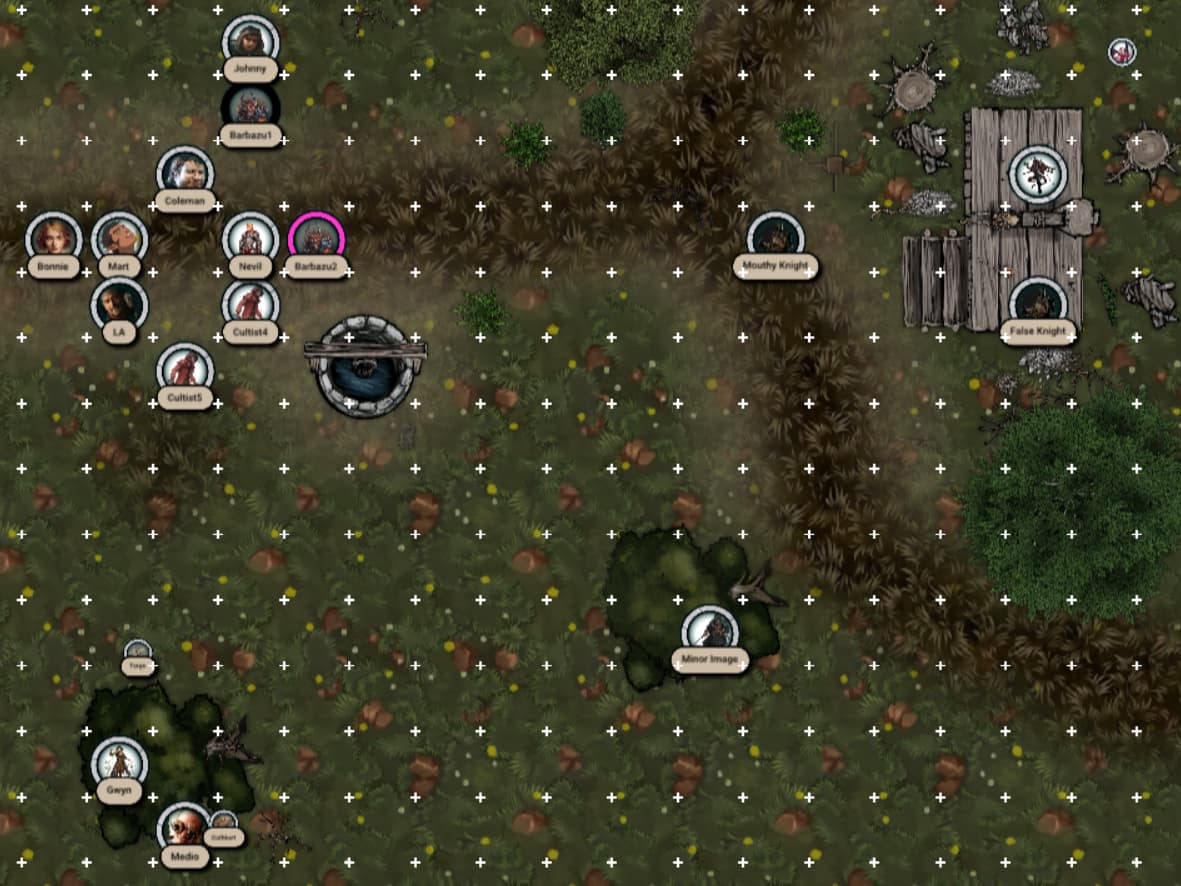Click the Coleman character token
The width and height of the screenshot is (1181, 886).
185,173
